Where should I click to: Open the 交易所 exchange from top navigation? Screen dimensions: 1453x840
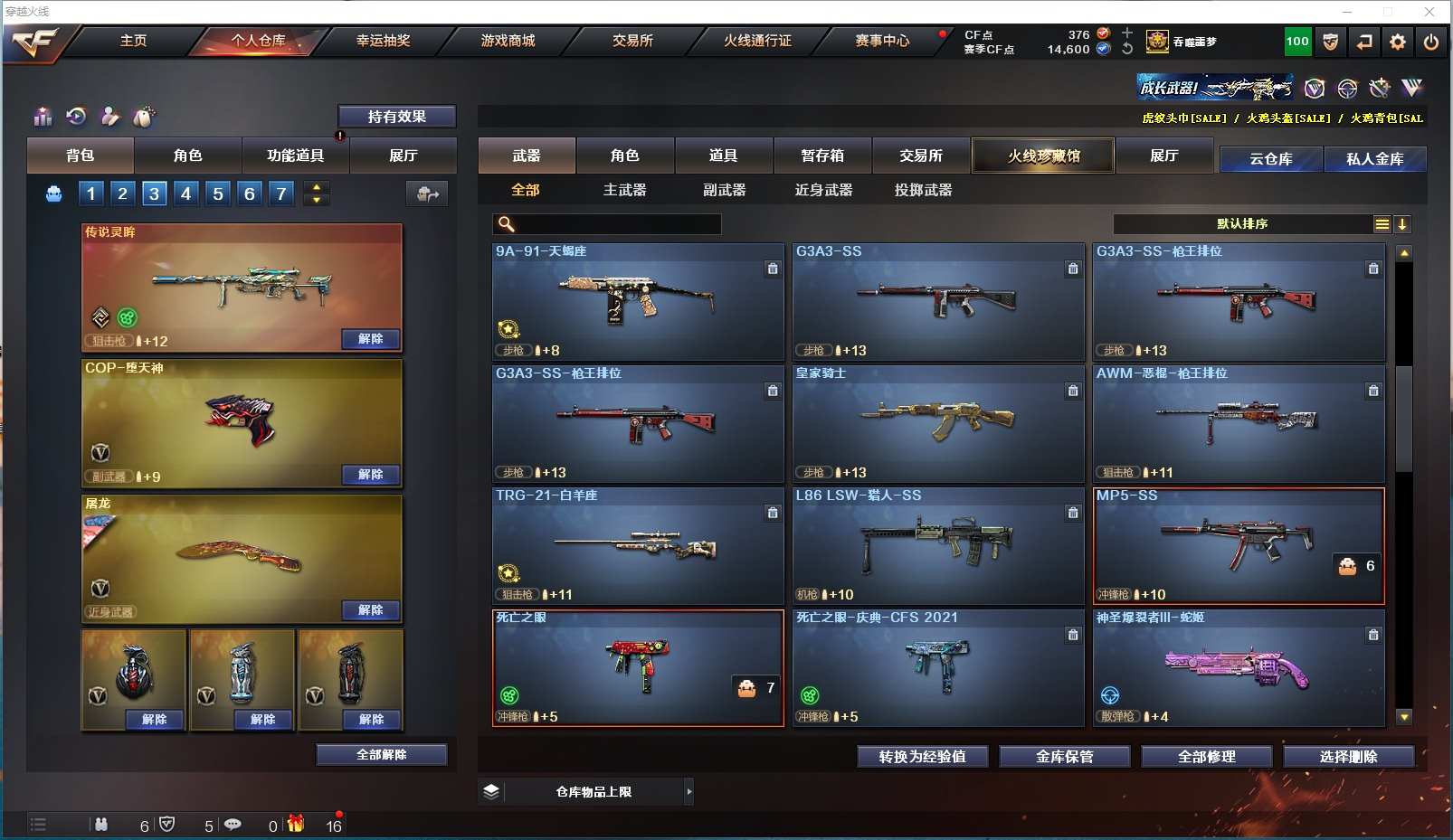tap(632, 41)
